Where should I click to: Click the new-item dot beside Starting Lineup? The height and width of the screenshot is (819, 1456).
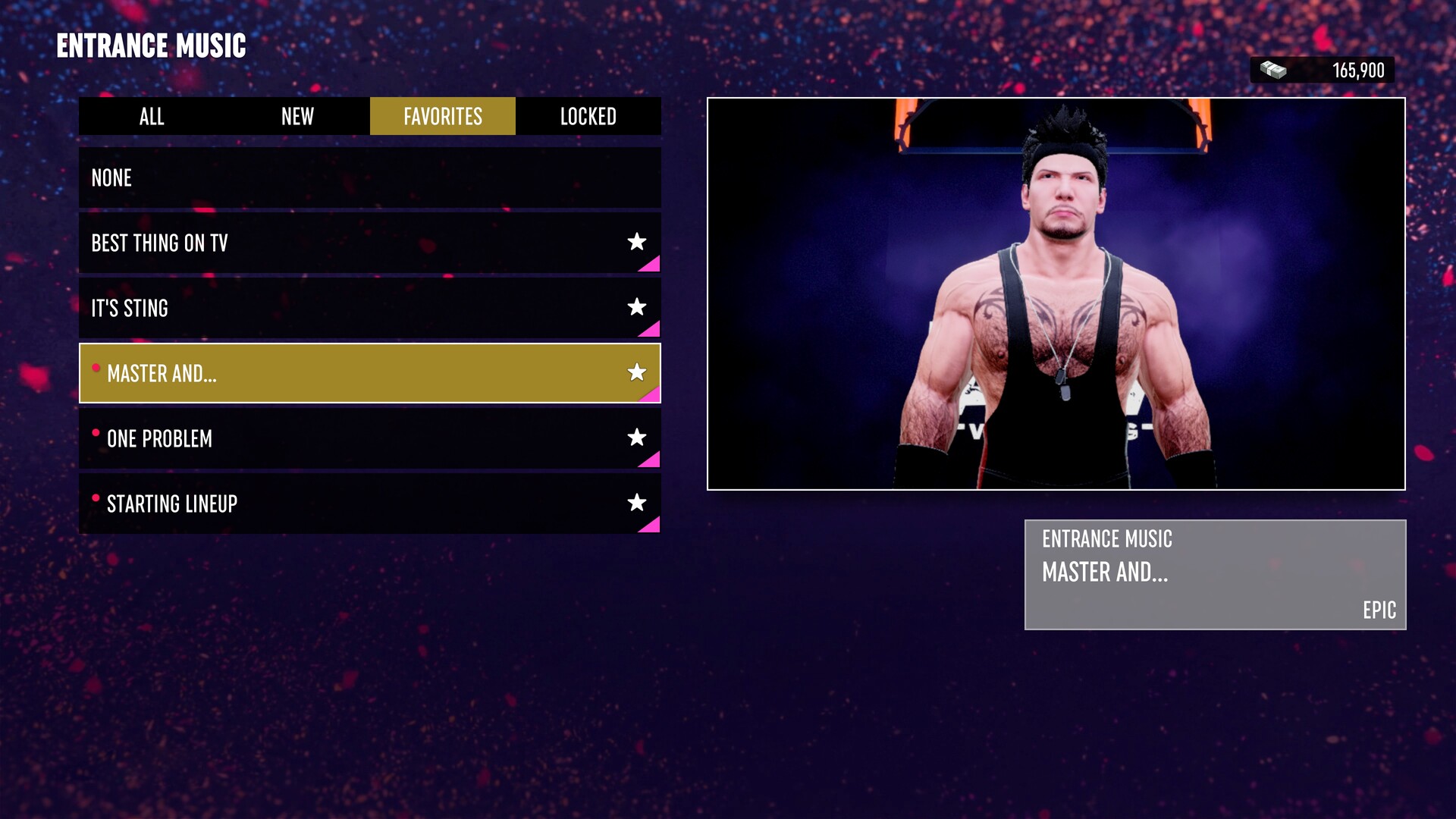pos(96,498)
